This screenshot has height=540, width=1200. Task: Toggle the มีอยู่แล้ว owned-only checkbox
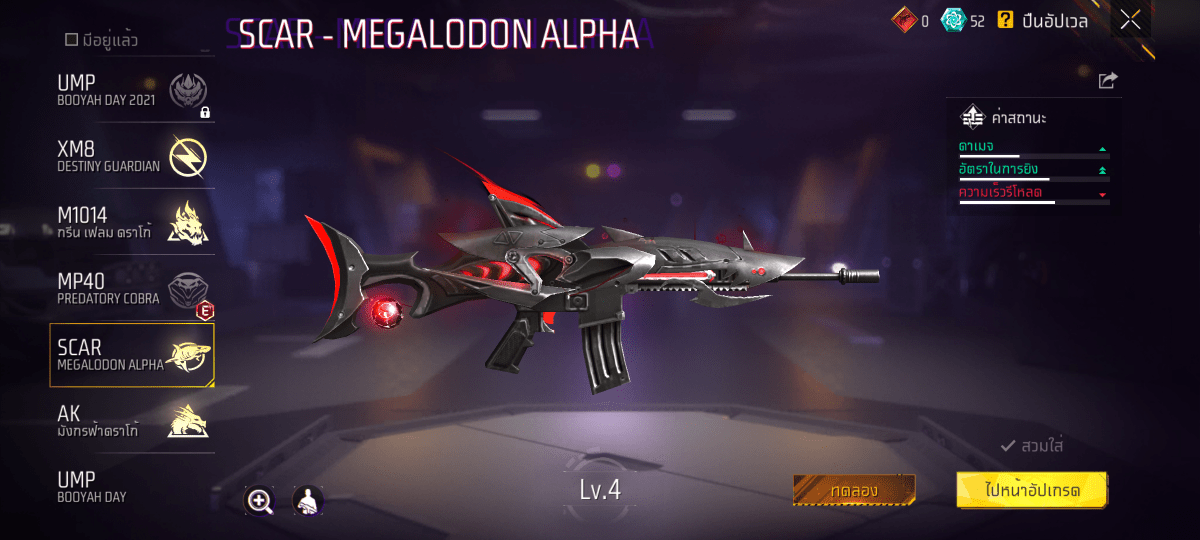pyautogui.click(x=71, y=40)
